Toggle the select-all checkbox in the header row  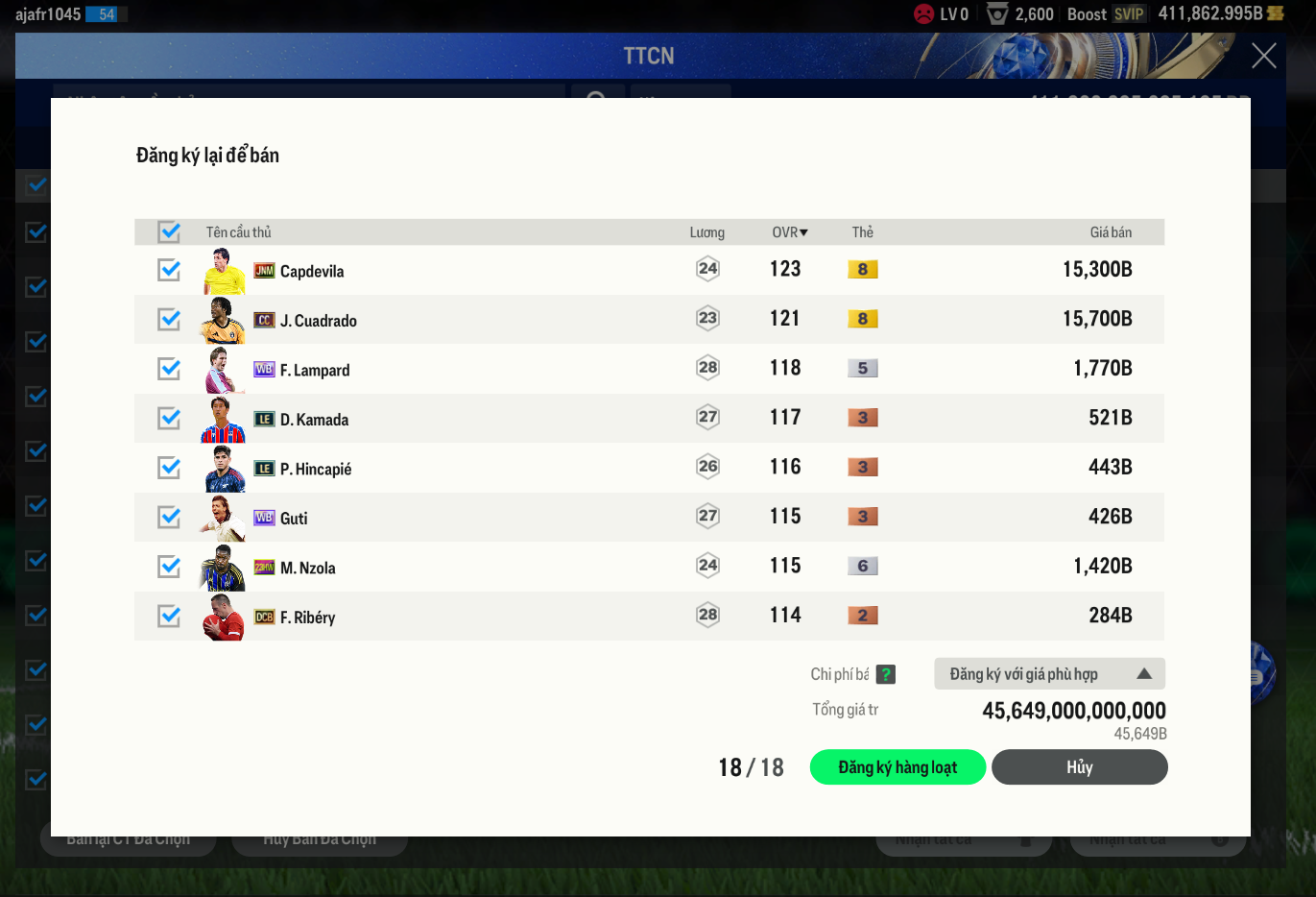tap(170, 232)
